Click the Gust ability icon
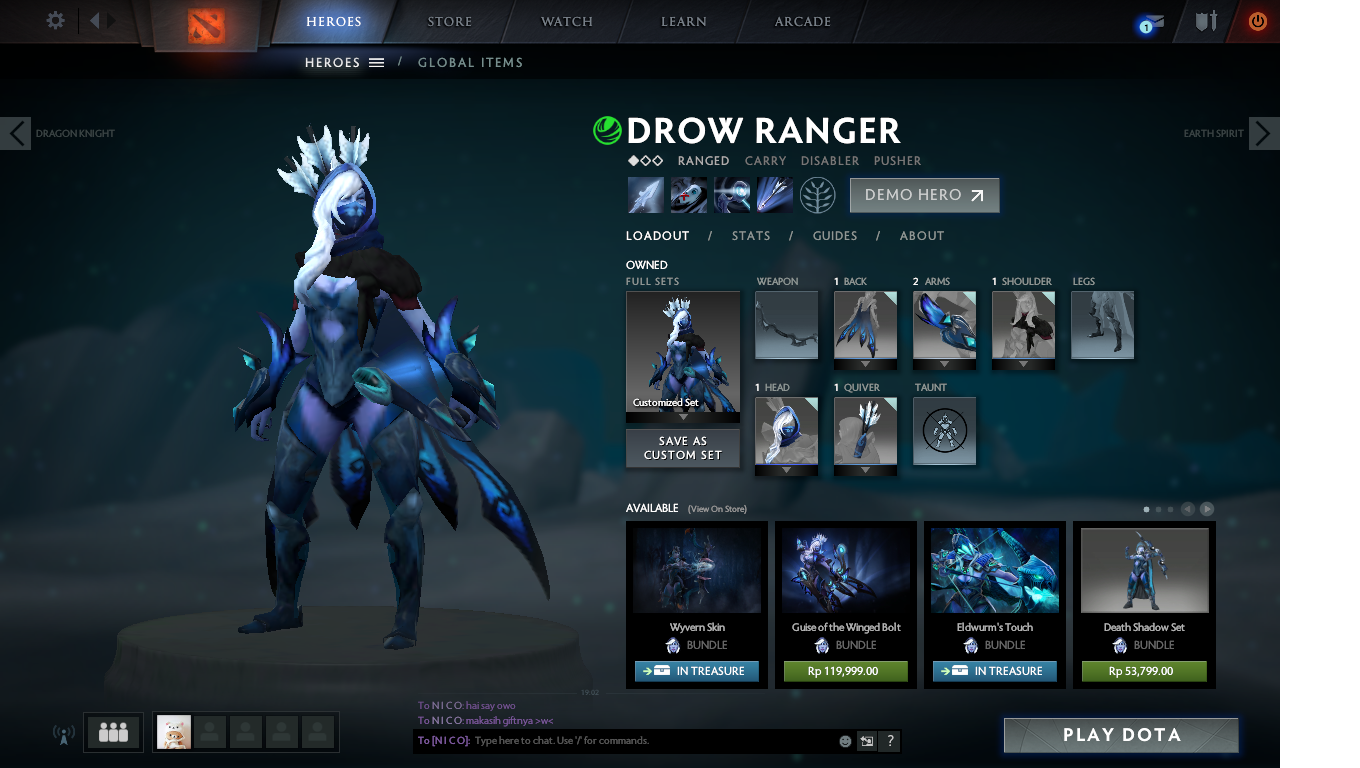 [688, 194]
